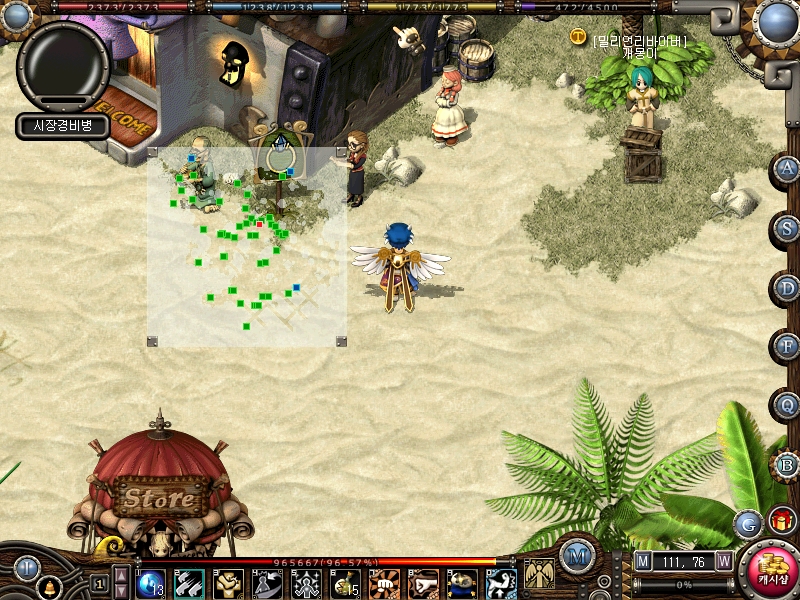Screen dimensions: 800x600
Task: Select the 시장경비병 target name plate
Action: click(62, 126)
